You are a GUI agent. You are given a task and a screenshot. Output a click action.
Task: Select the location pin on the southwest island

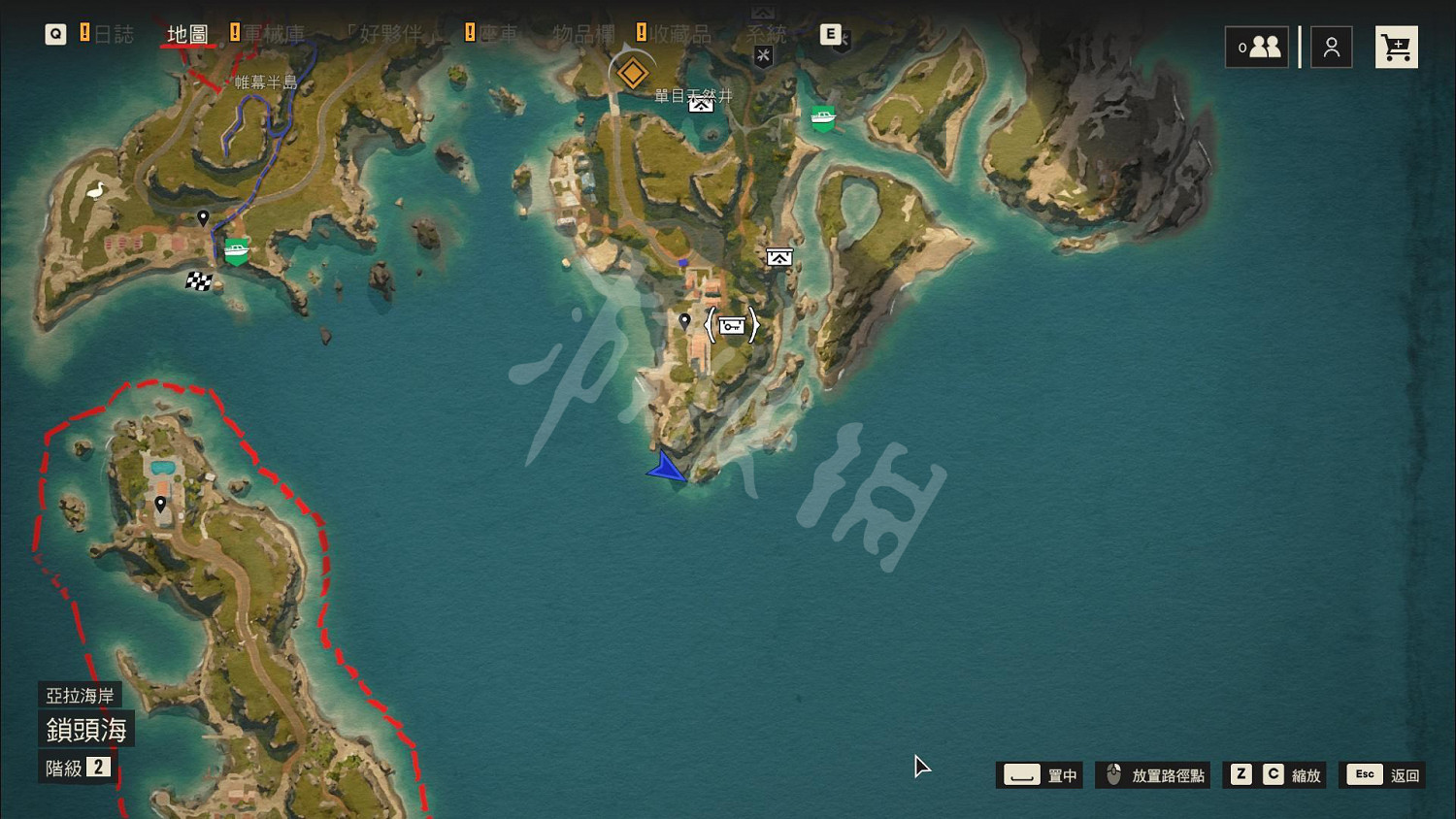click(x=160, y=503)
